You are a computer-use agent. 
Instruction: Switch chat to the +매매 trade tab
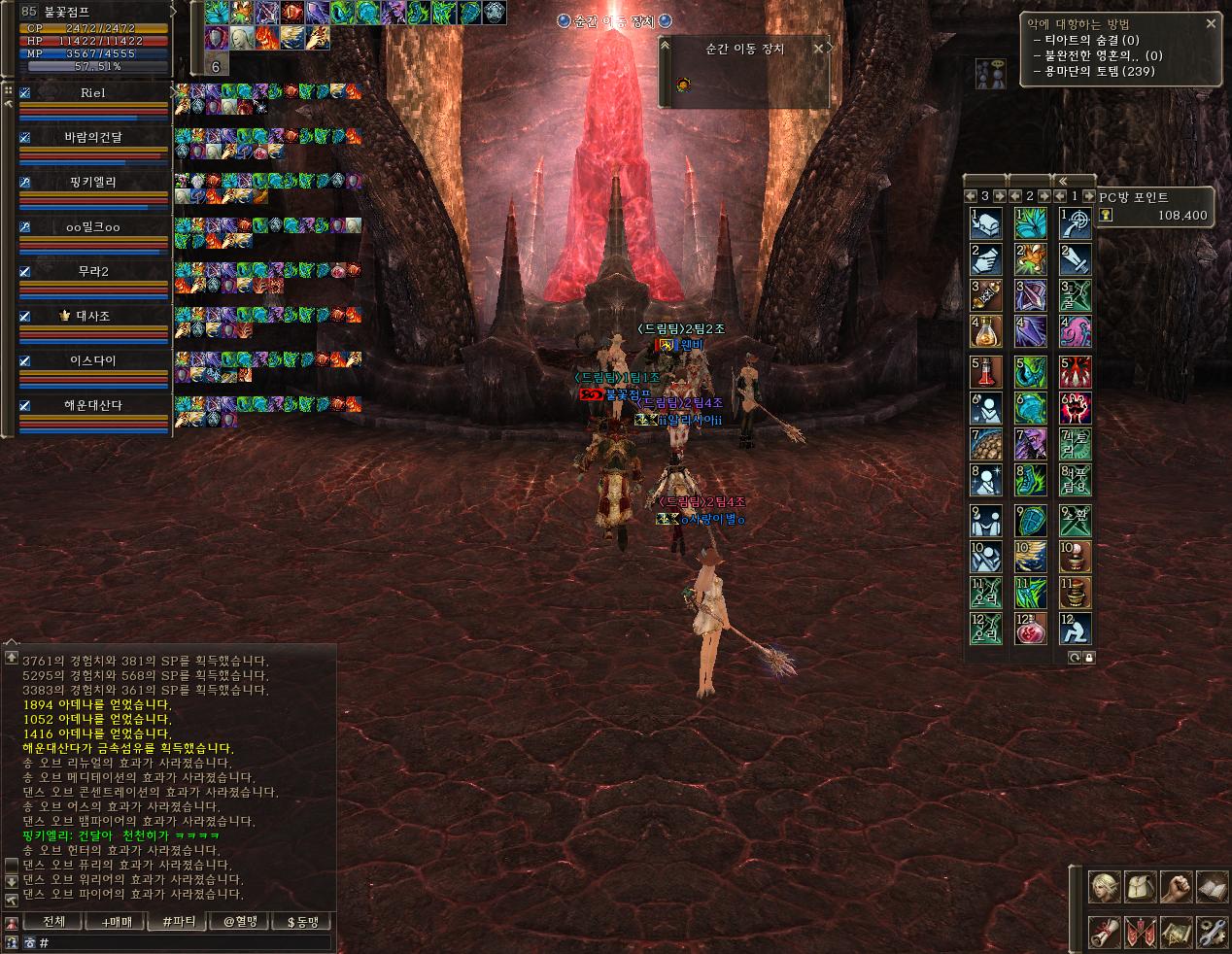[116, 922]
